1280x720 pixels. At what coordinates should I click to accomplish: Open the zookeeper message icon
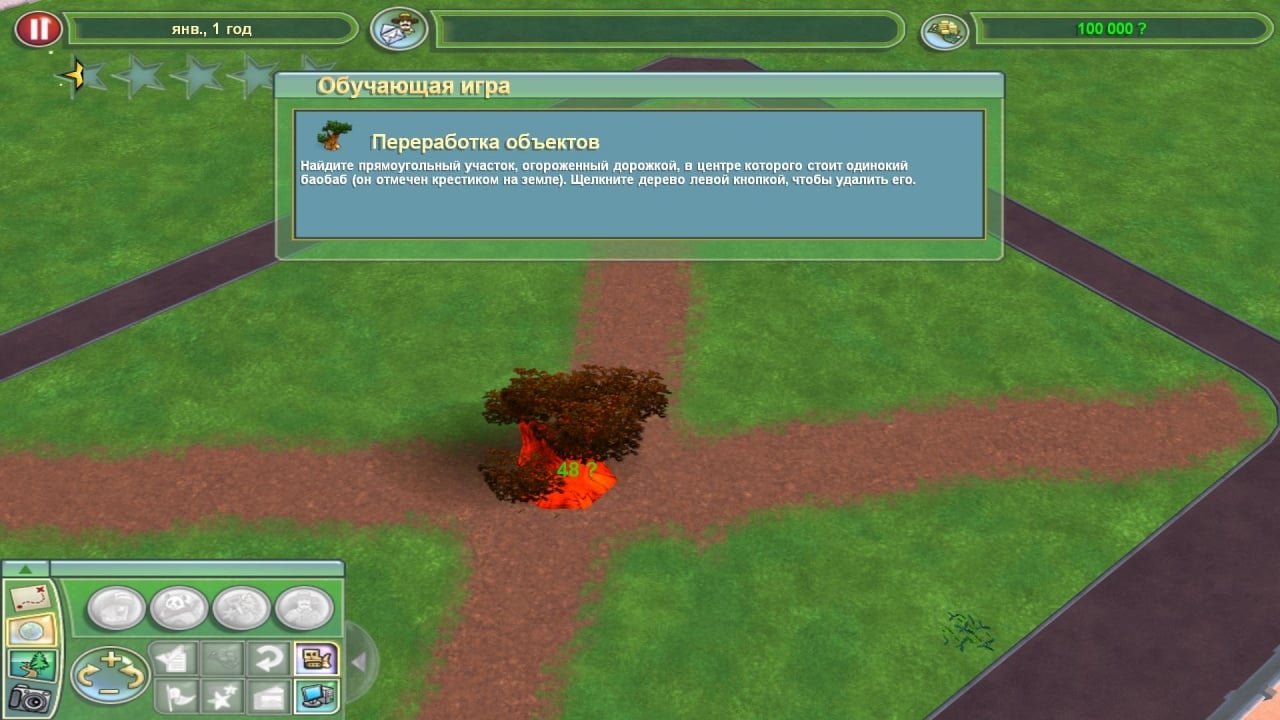[399, 29]
